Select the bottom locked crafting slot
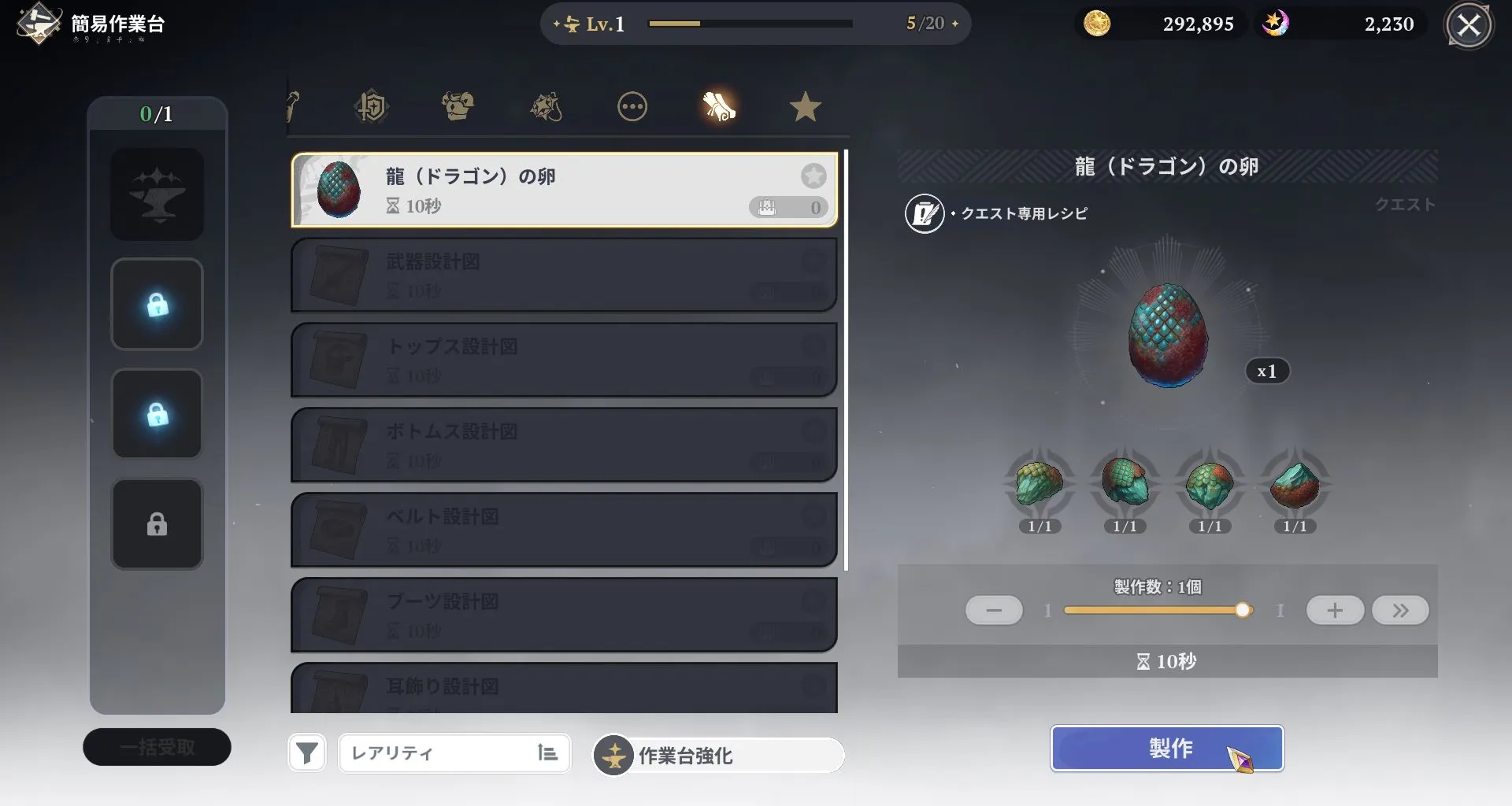Image resolution: width=1512 pixels, height=806 pixels. pyautogui.click(x=157, y=523)
